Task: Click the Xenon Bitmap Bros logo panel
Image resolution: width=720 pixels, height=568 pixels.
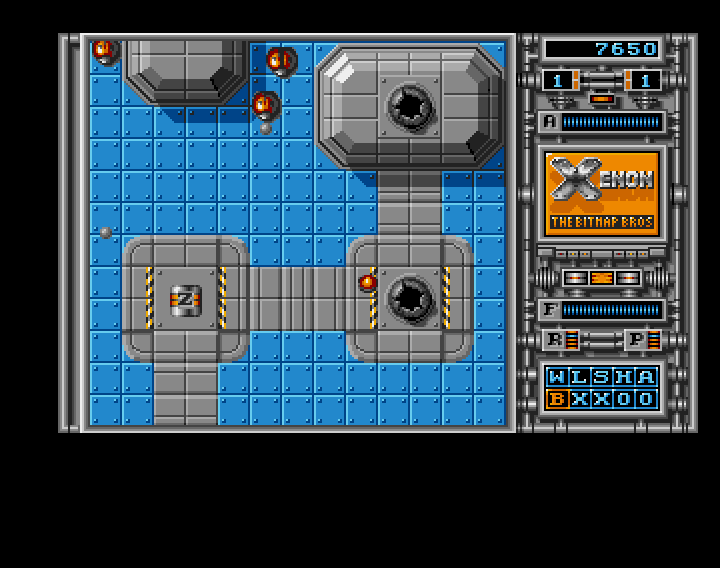Action: 602,193
